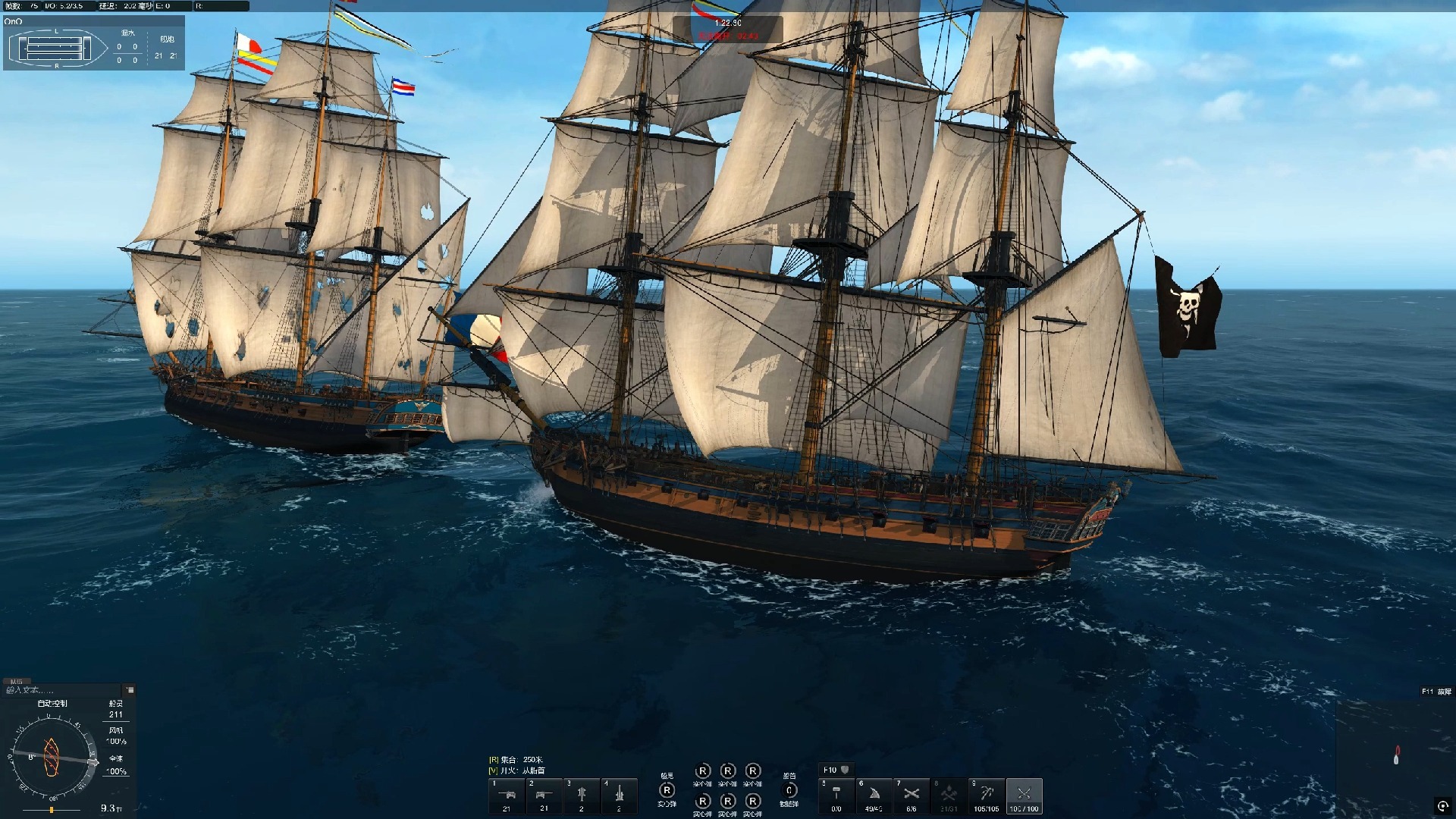Select the 队伍 team chat tab

tap(16, 681)
